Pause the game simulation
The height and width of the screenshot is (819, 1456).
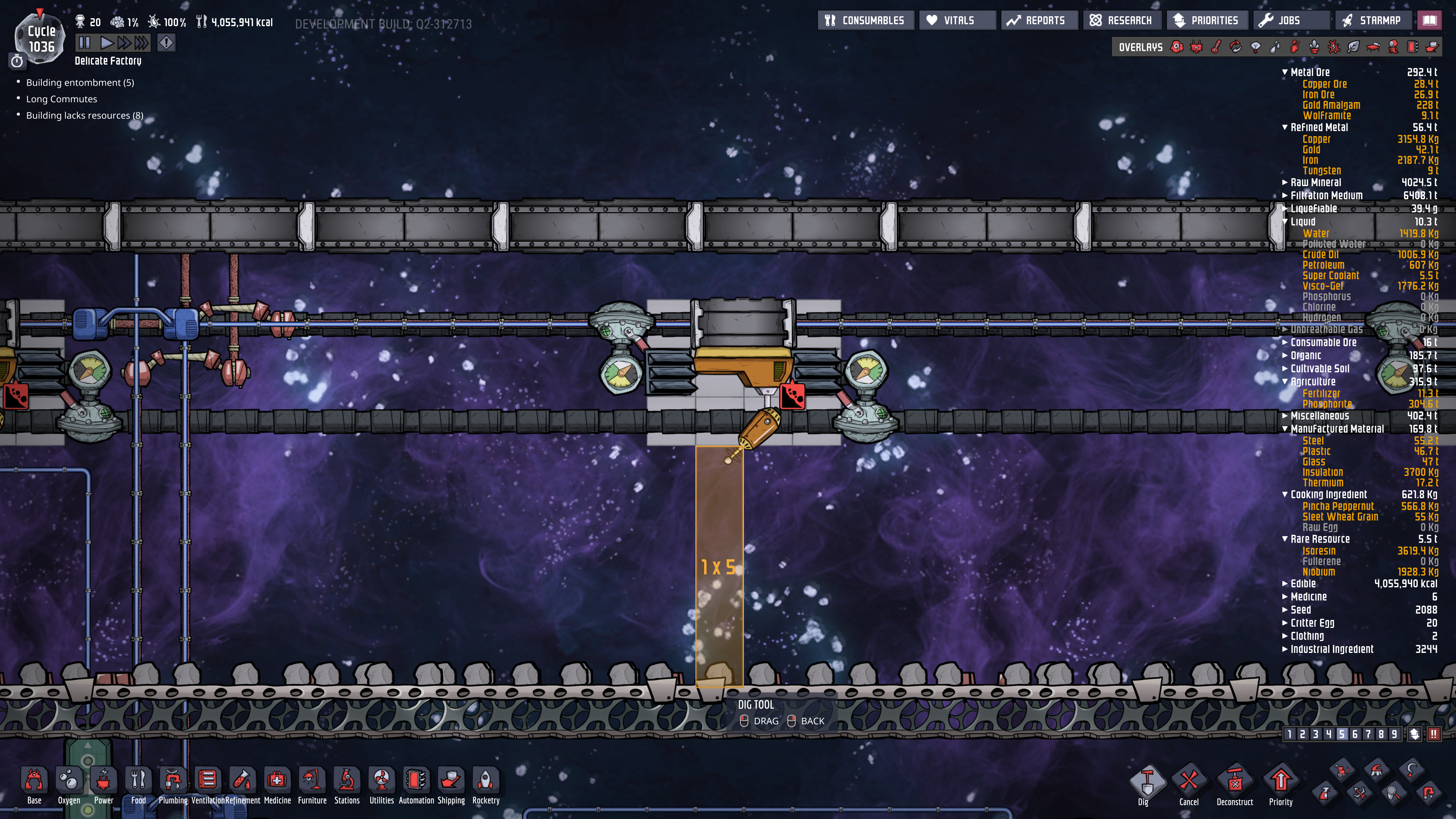[84, 42]
